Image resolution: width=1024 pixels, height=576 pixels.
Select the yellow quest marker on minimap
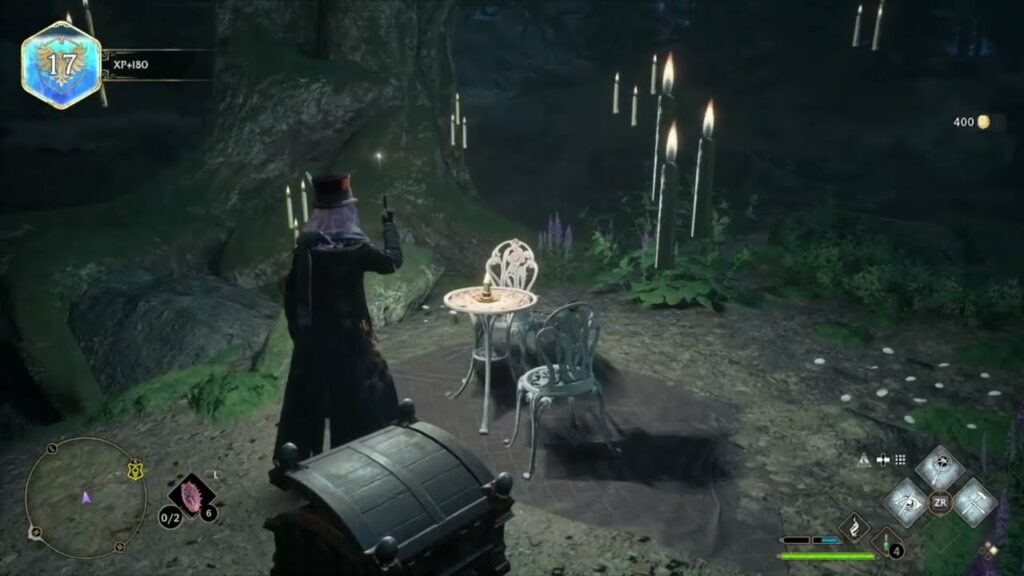[134, 471]
